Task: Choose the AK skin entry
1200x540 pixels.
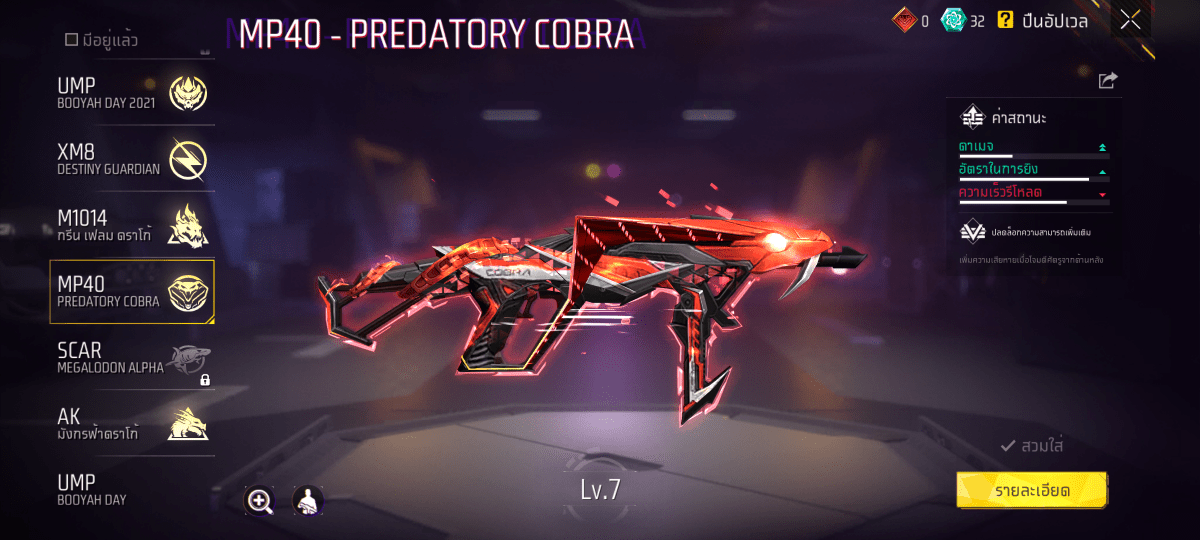Action: tap(132, 424)
